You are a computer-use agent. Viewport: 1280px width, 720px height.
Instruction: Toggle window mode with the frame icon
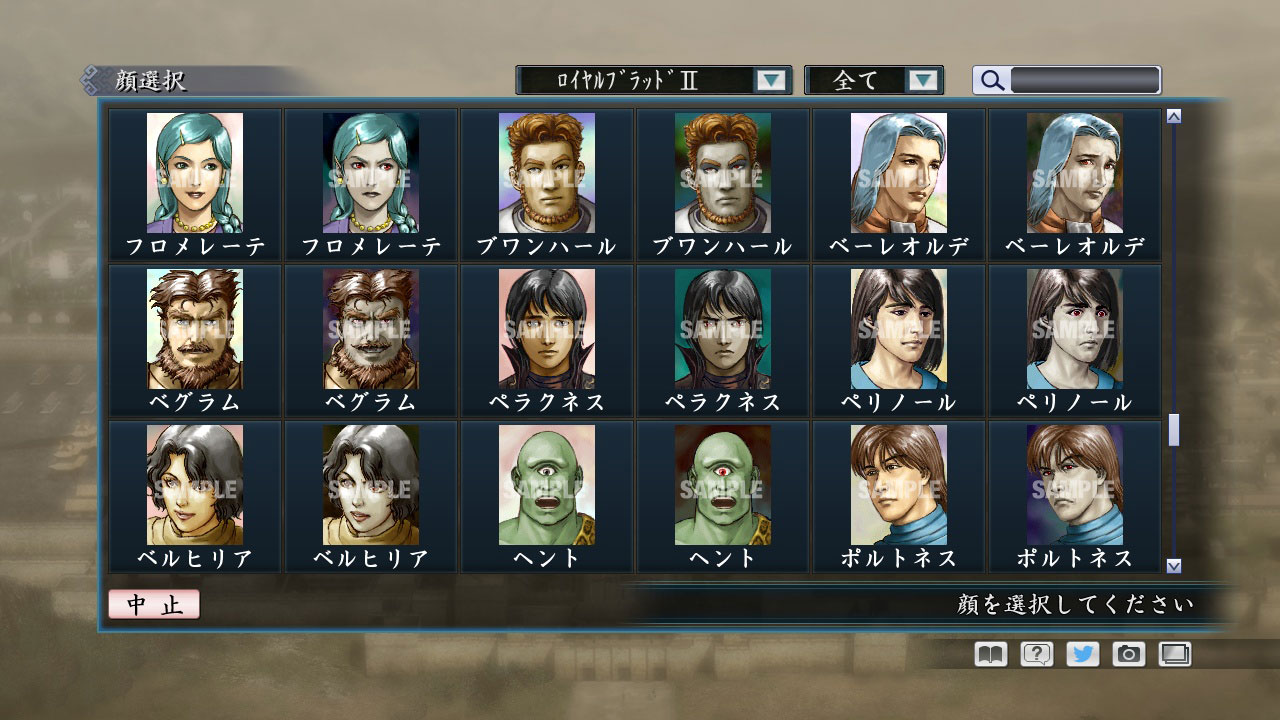pos(1175,654)
